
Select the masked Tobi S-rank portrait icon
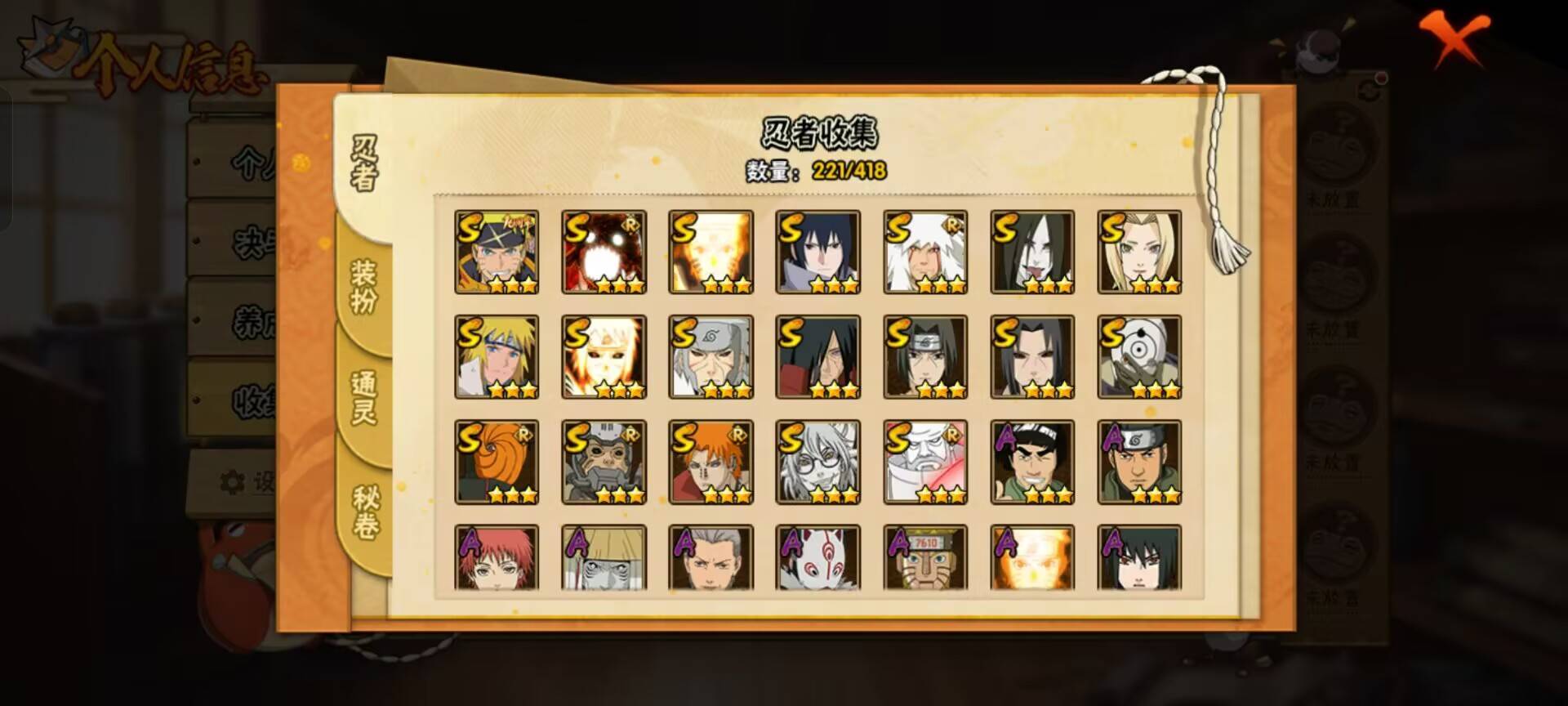(x=497, y=462)
